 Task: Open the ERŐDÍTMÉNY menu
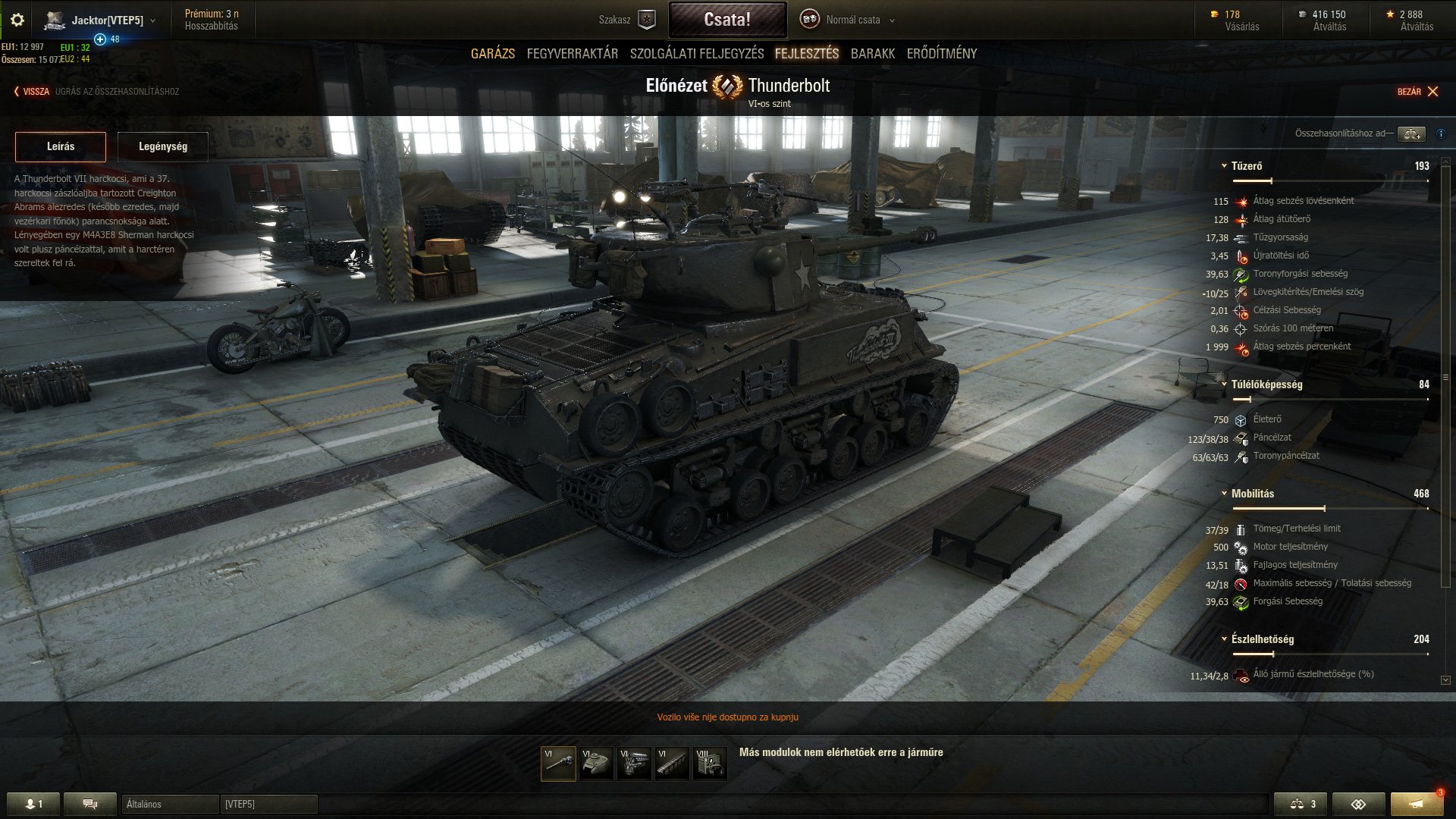(942, 54)
